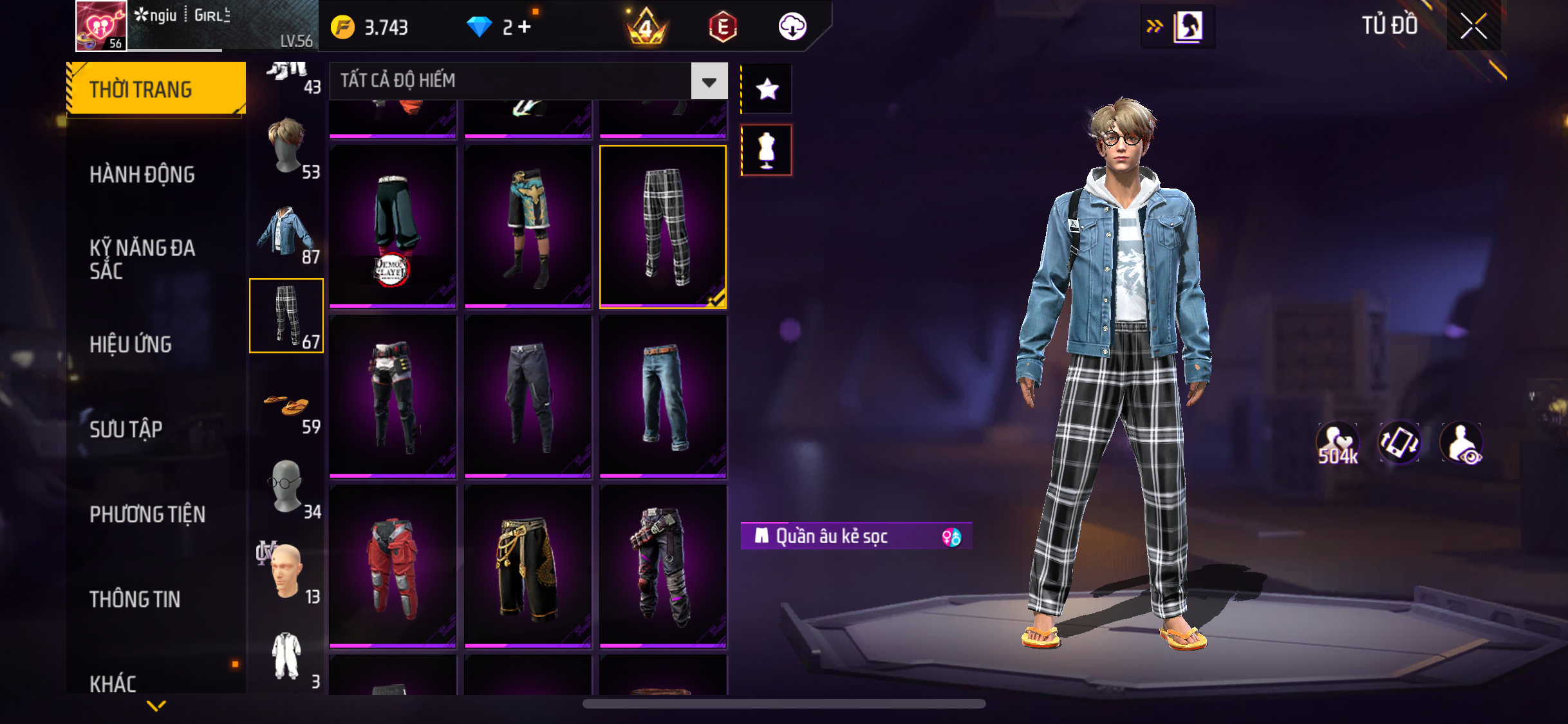
Task: Add diamonds with the plus button
Action: pos(525,27)
